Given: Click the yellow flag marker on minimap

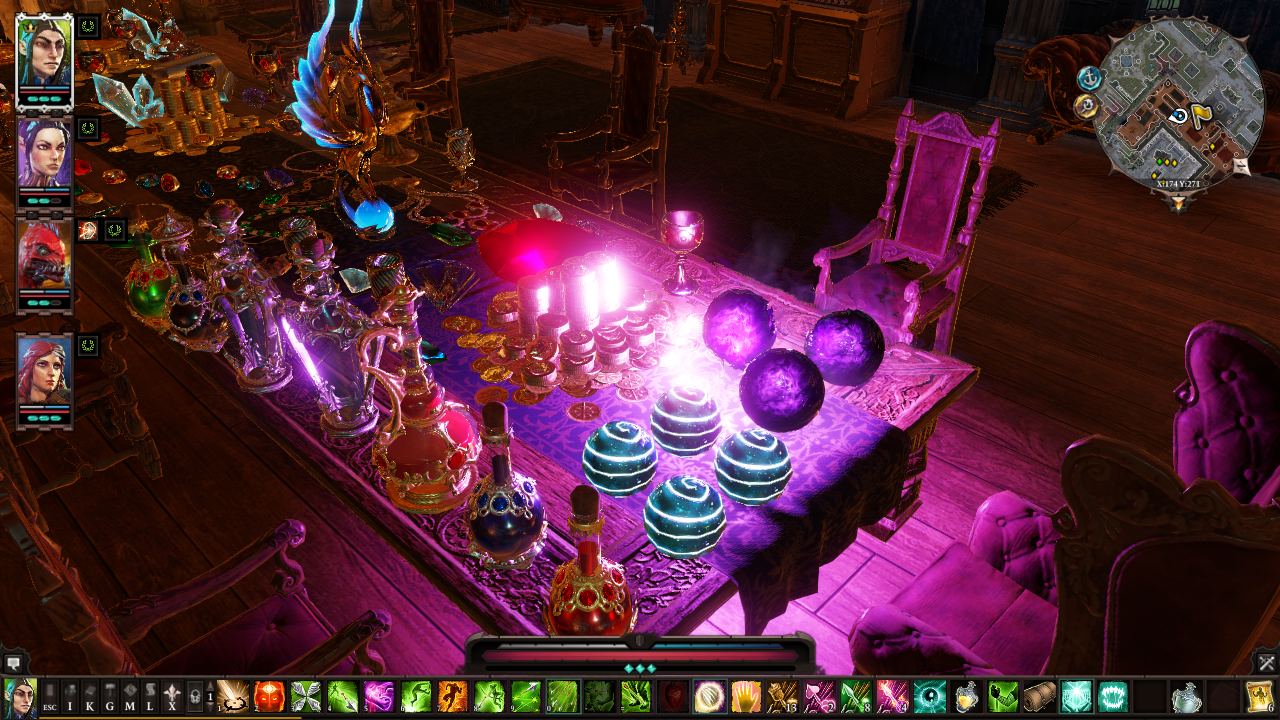Looking at the screenshot, I should pos(1201,114).
